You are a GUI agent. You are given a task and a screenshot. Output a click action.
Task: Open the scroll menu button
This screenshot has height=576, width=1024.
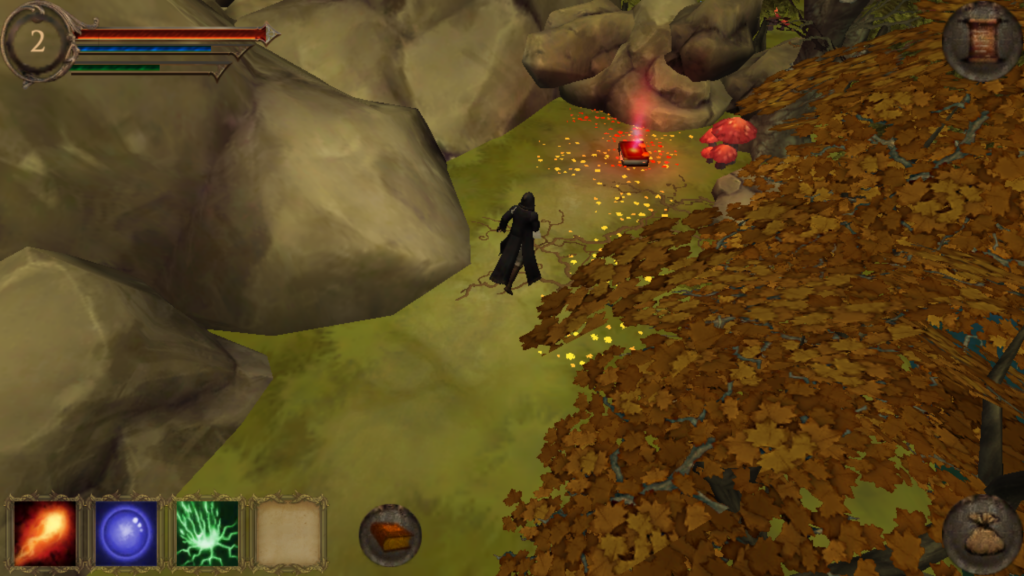click(981, 41)
